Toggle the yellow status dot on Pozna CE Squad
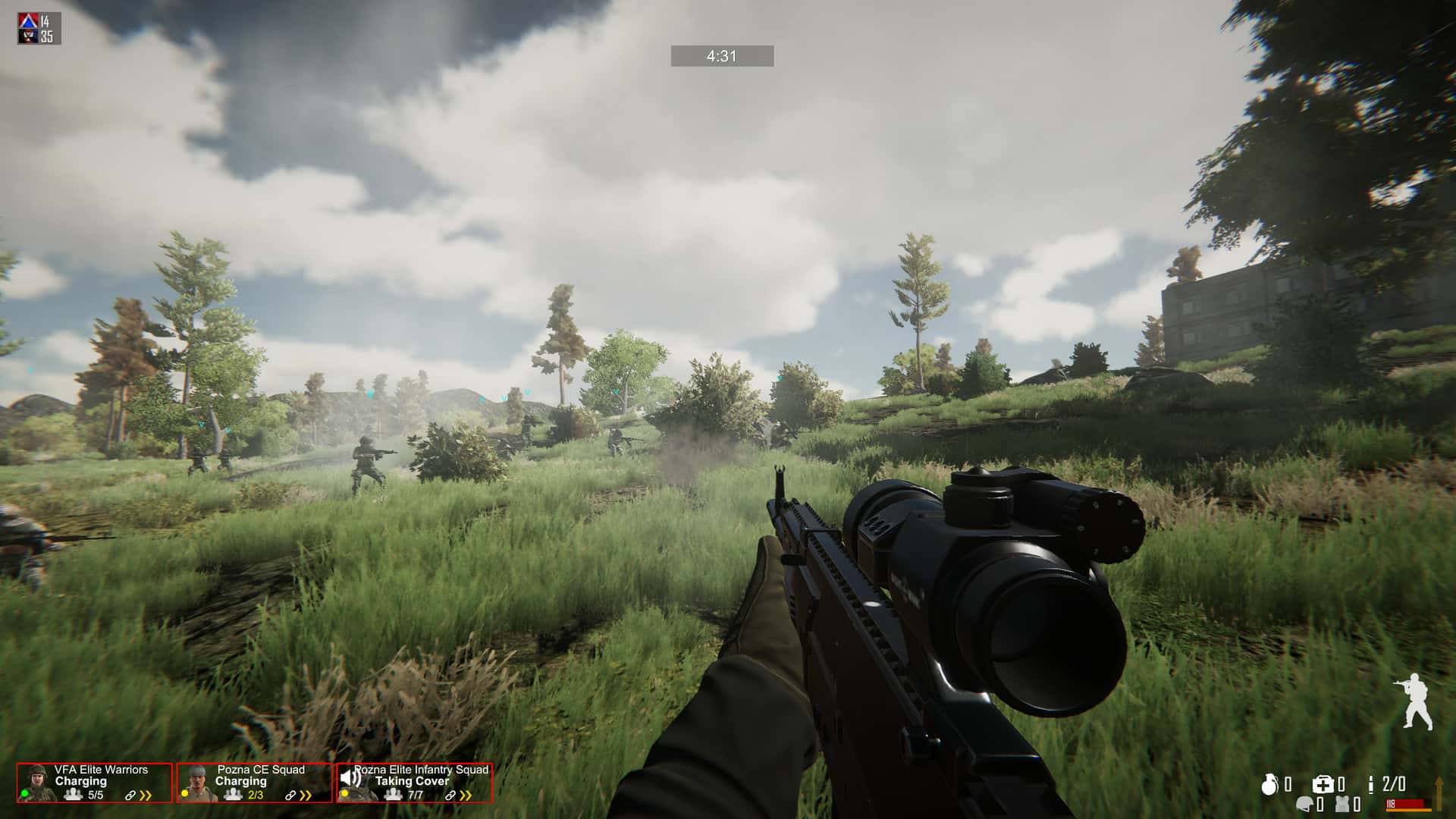The height and width of the screenshot is (819, 1456). tap(184, 793)
